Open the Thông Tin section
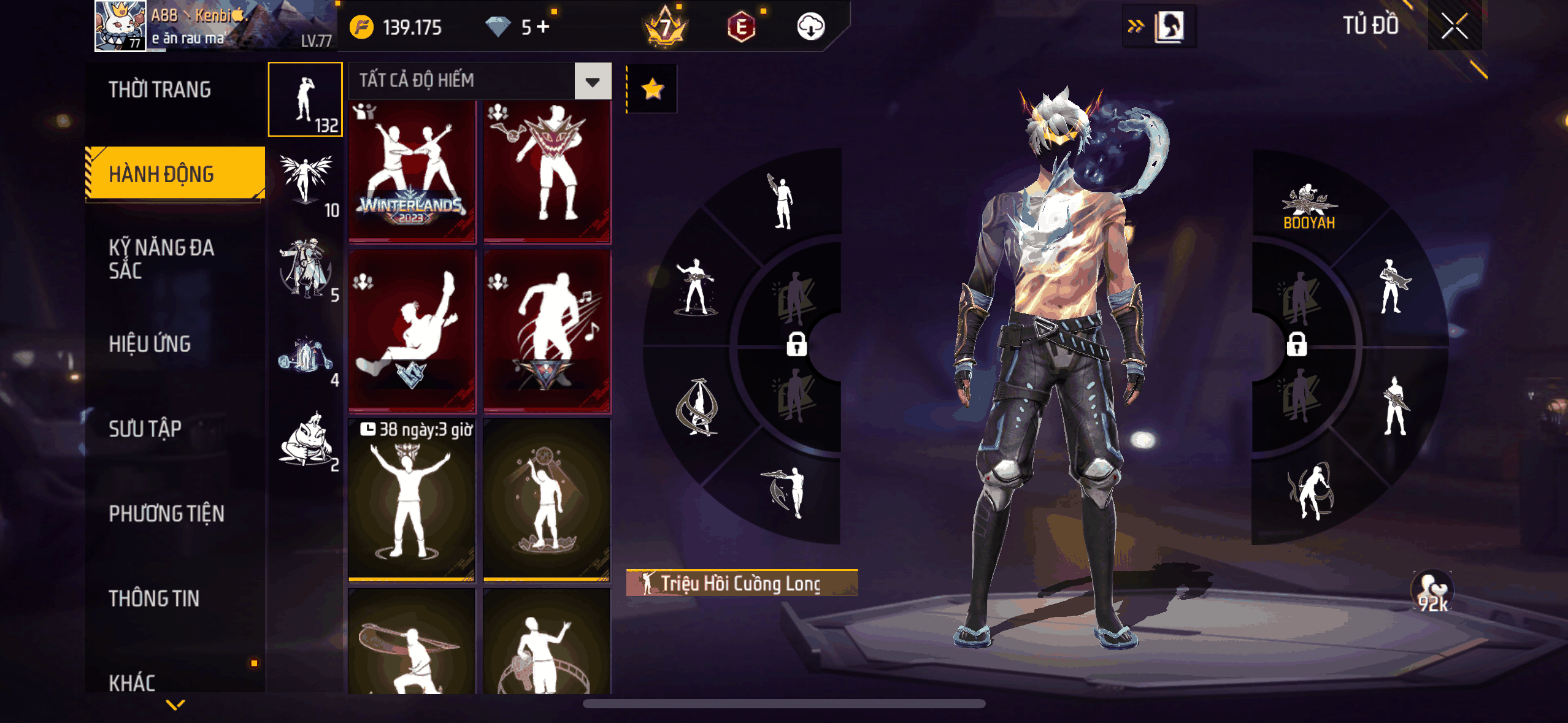Image resolution: width=1568 pixels, height=723 pixels. pyautogui.click(x=154, y=598)
